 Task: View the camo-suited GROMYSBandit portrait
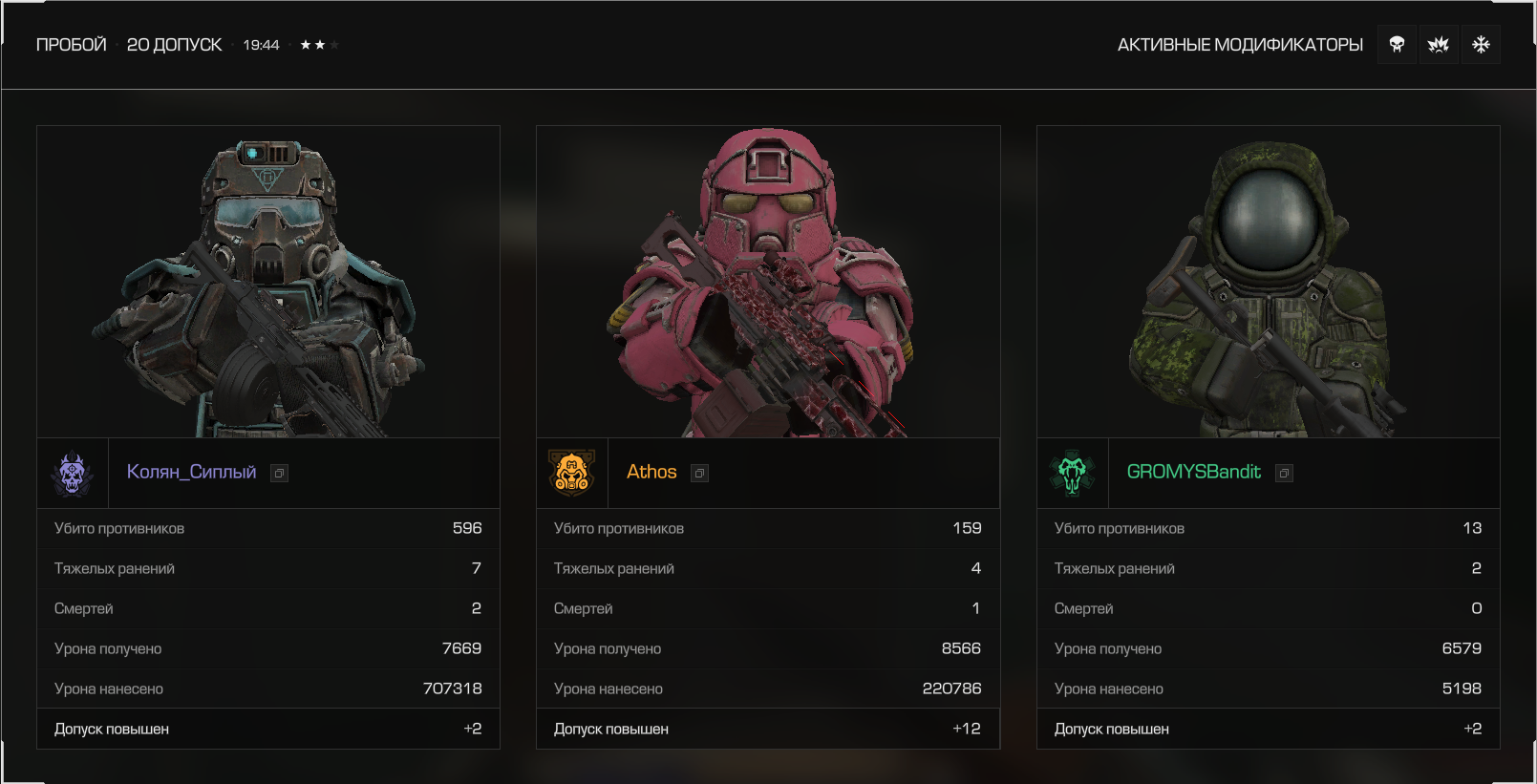point(1269,282)
